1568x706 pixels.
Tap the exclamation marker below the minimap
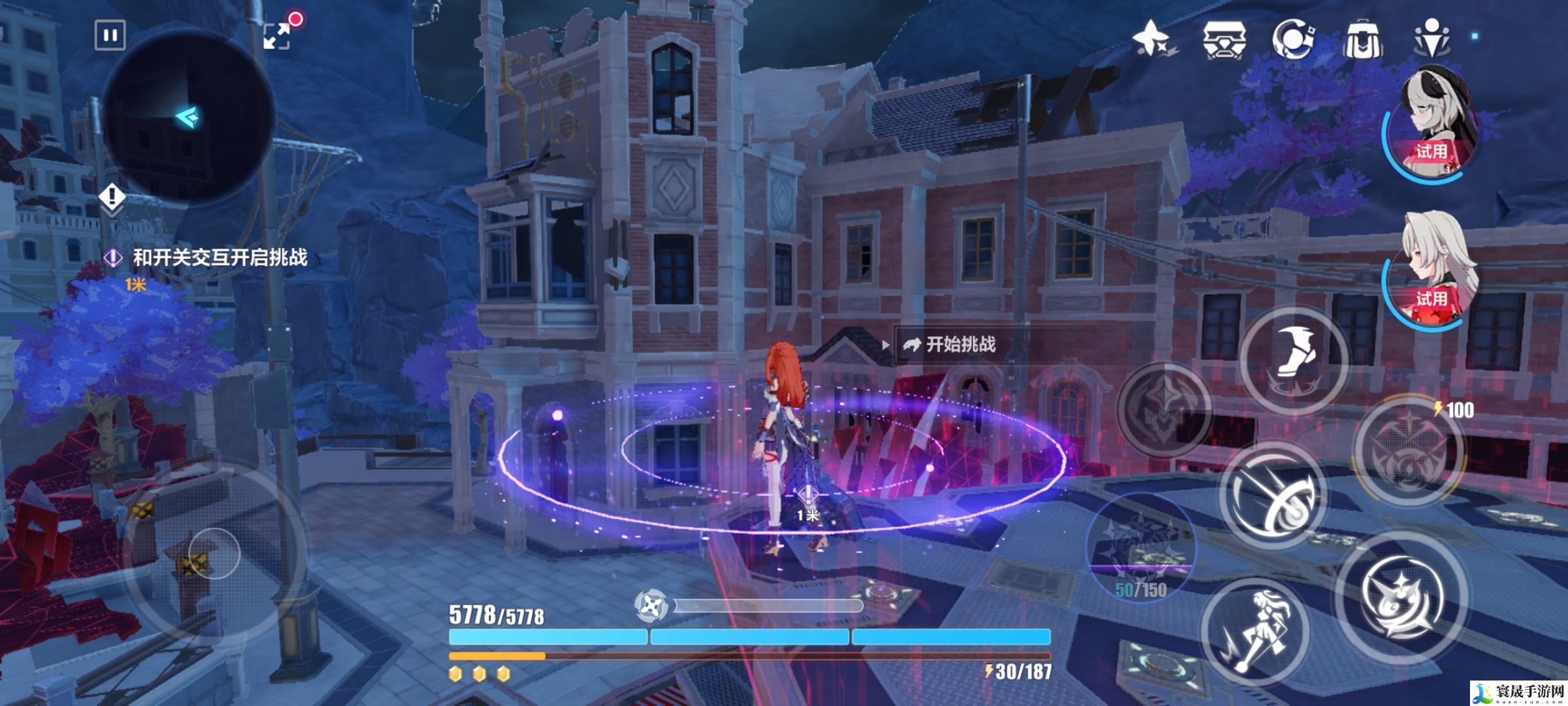tap(112, 197)
